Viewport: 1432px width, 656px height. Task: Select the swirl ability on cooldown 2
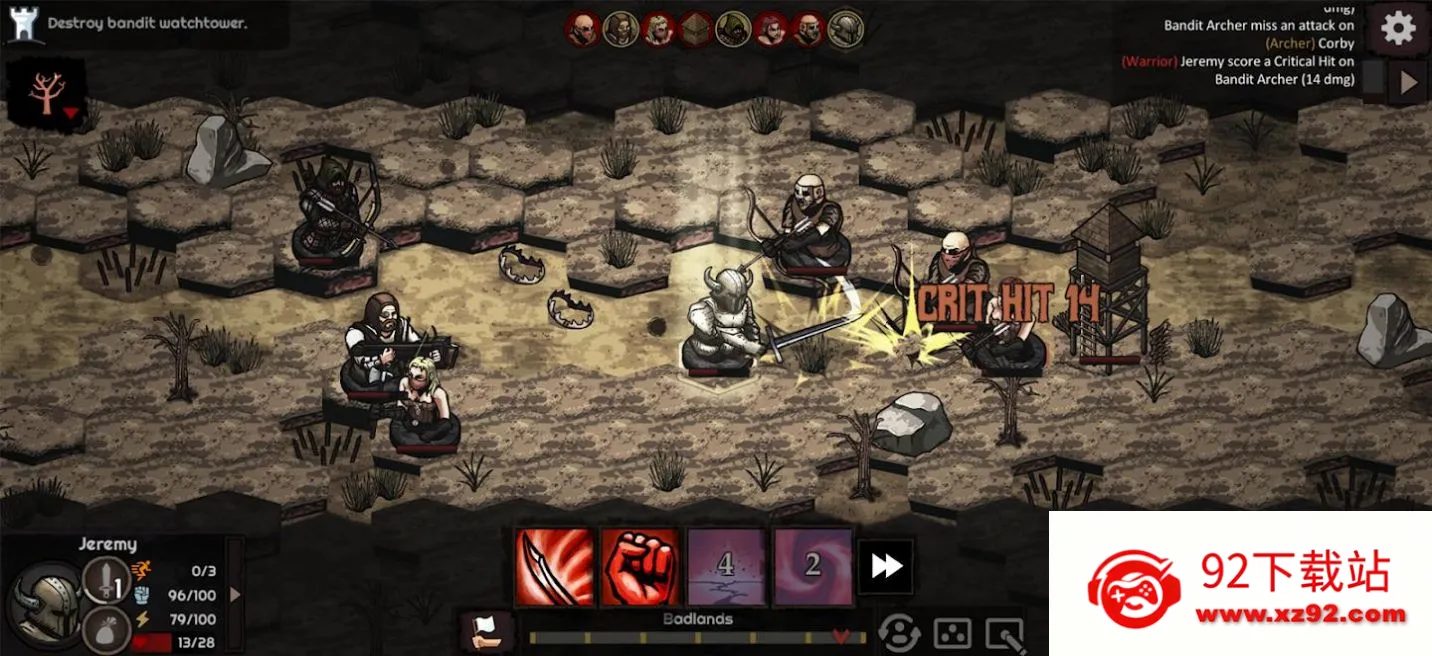[812, 567]
